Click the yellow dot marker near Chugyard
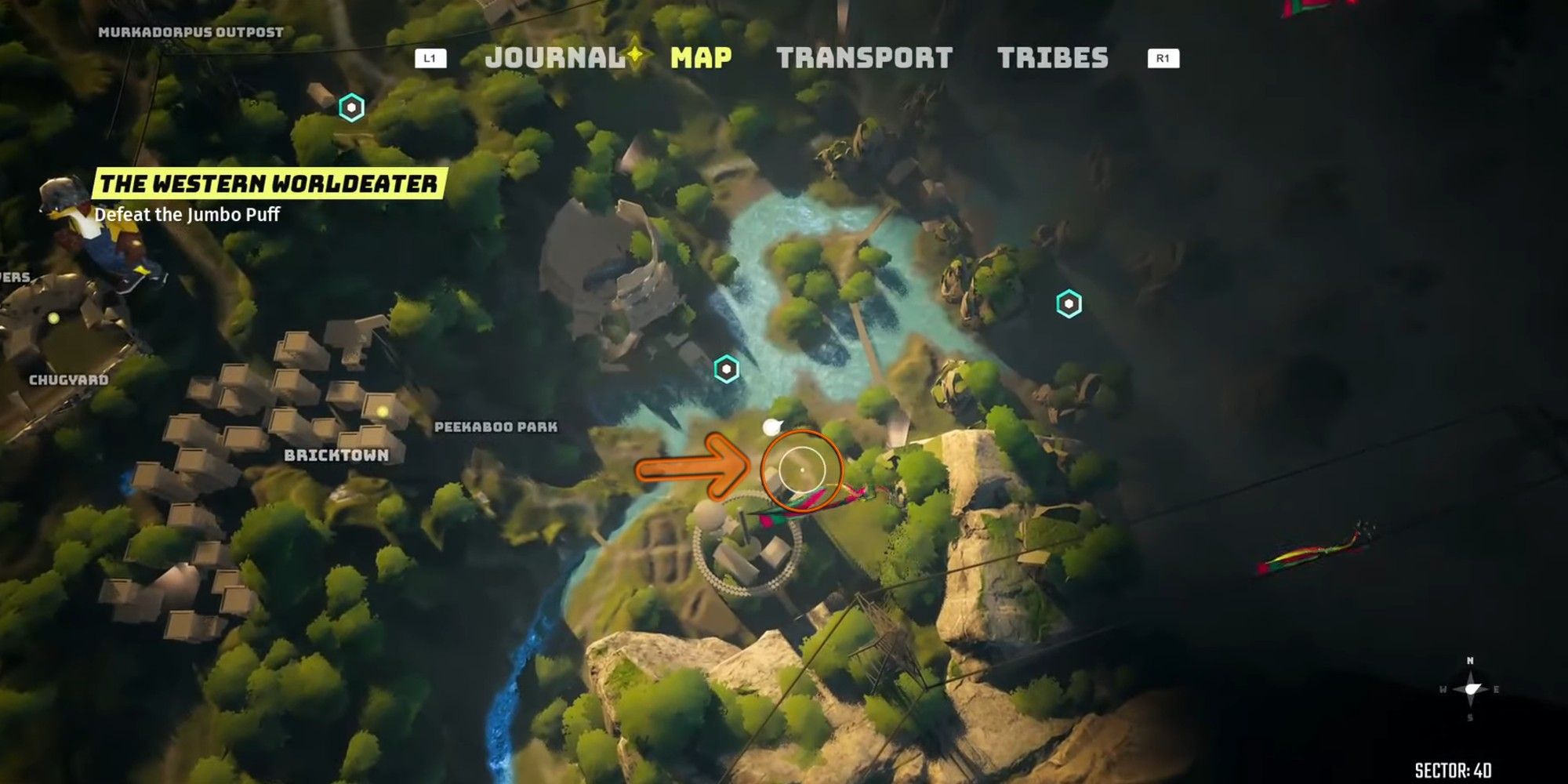This screenshot has height=784, width=1568. [x=52, y=318]
